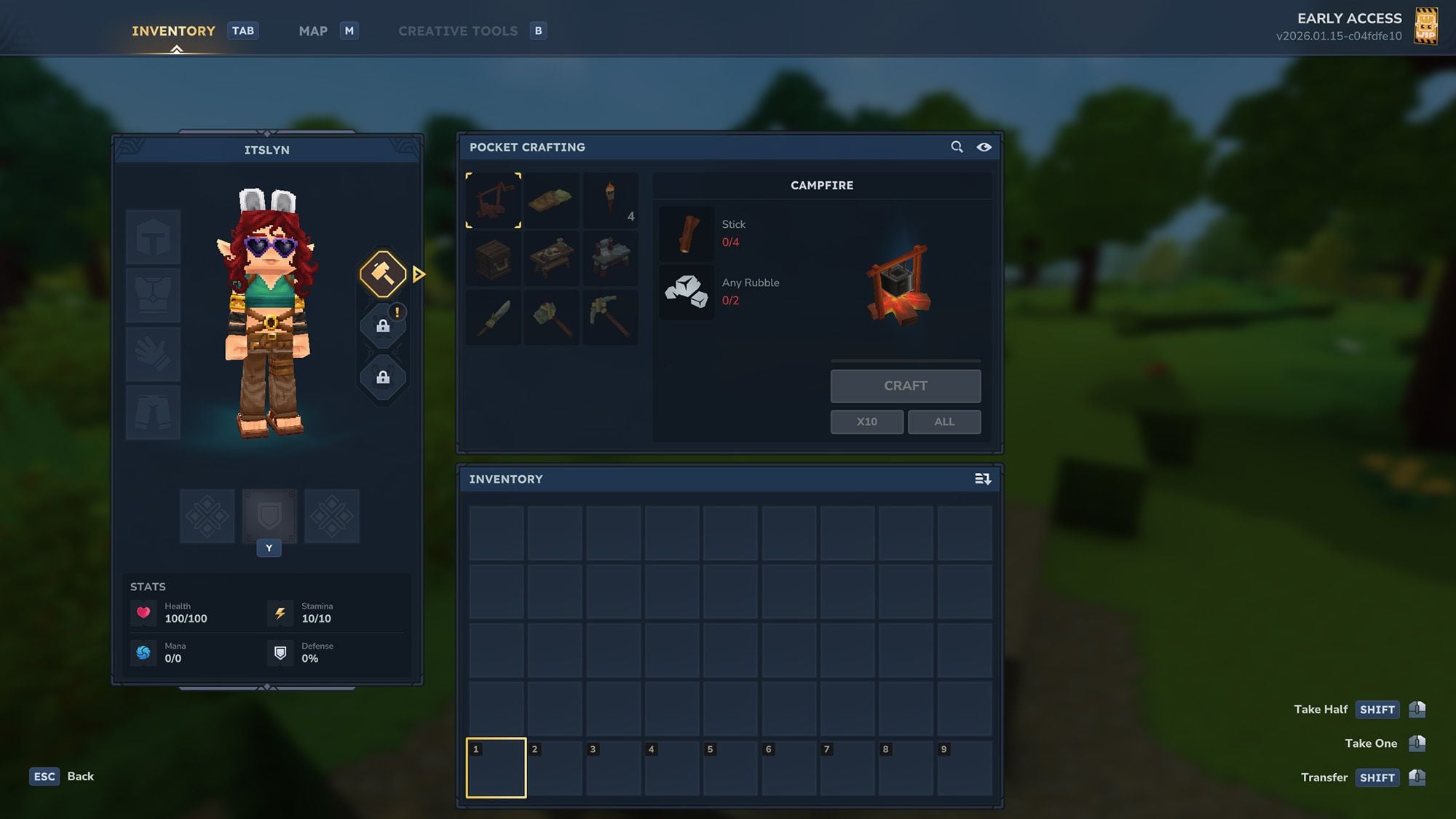Select the Campfire recipe in Pocket Crafting
1456x819 pixels.
(x=493, y=200)
